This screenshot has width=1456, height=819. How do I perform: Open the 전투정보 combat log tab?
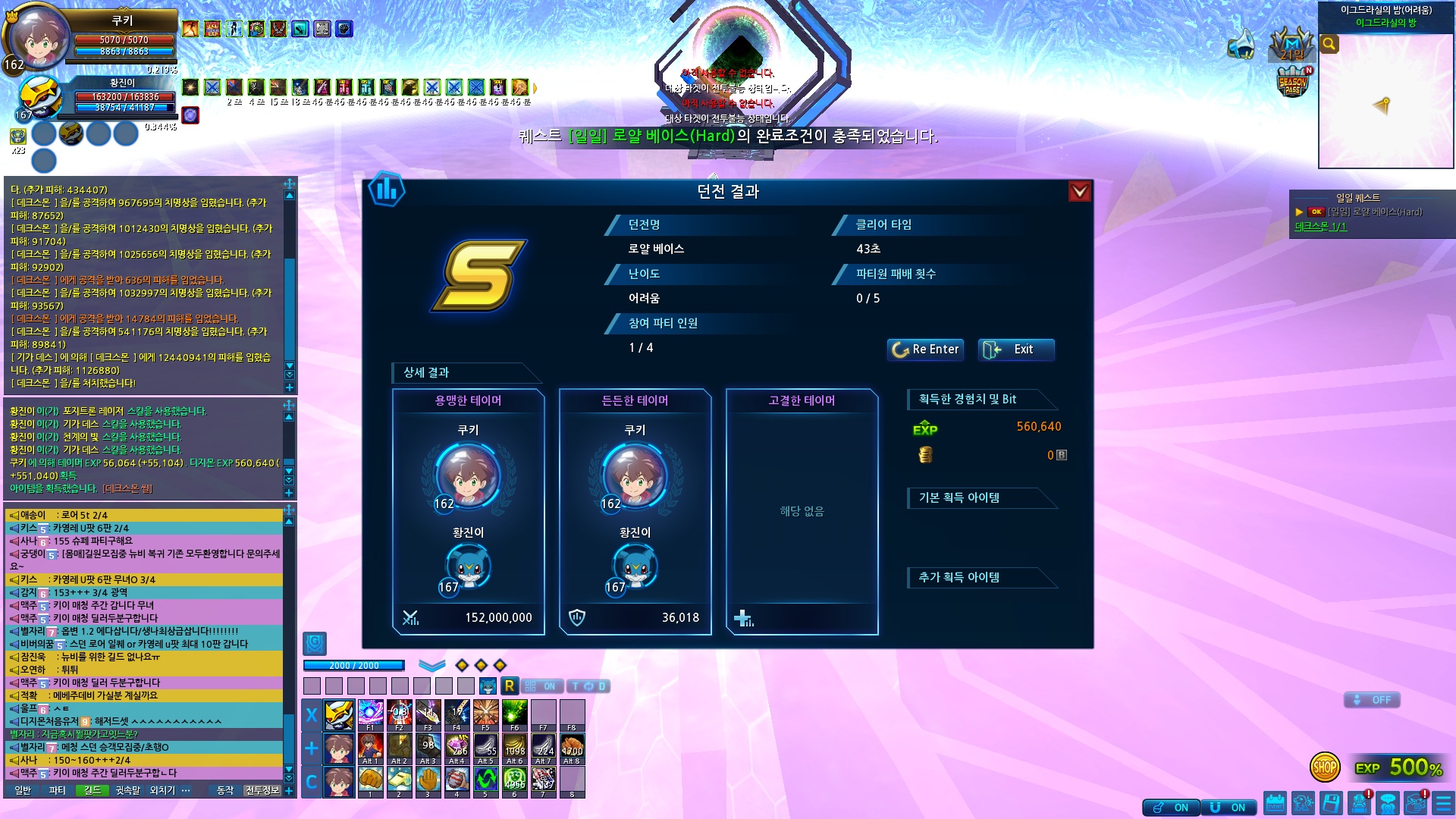pyautogui.click(x=262, y=790)
